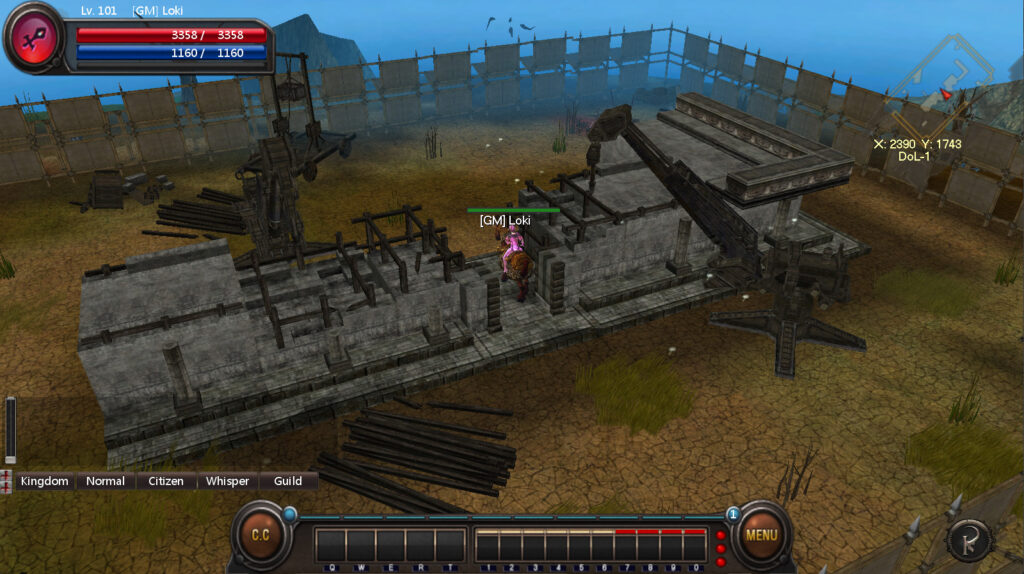Choose the Citizen chat channel
The height and width of the screenshot is (574, 1024).
(x=166, y=481)
